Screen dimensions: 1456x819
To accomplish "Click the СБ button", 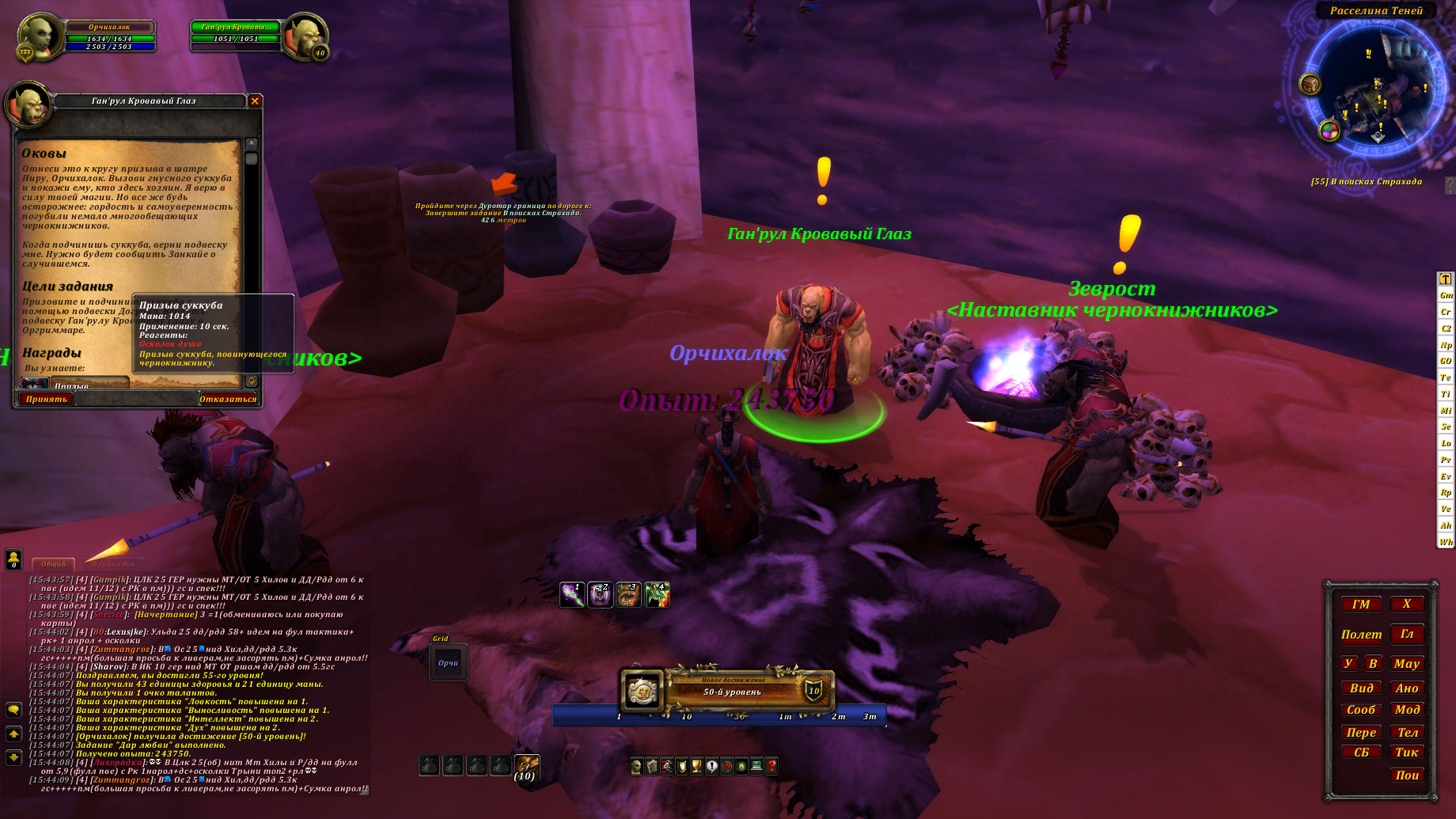I will 1361,753.
